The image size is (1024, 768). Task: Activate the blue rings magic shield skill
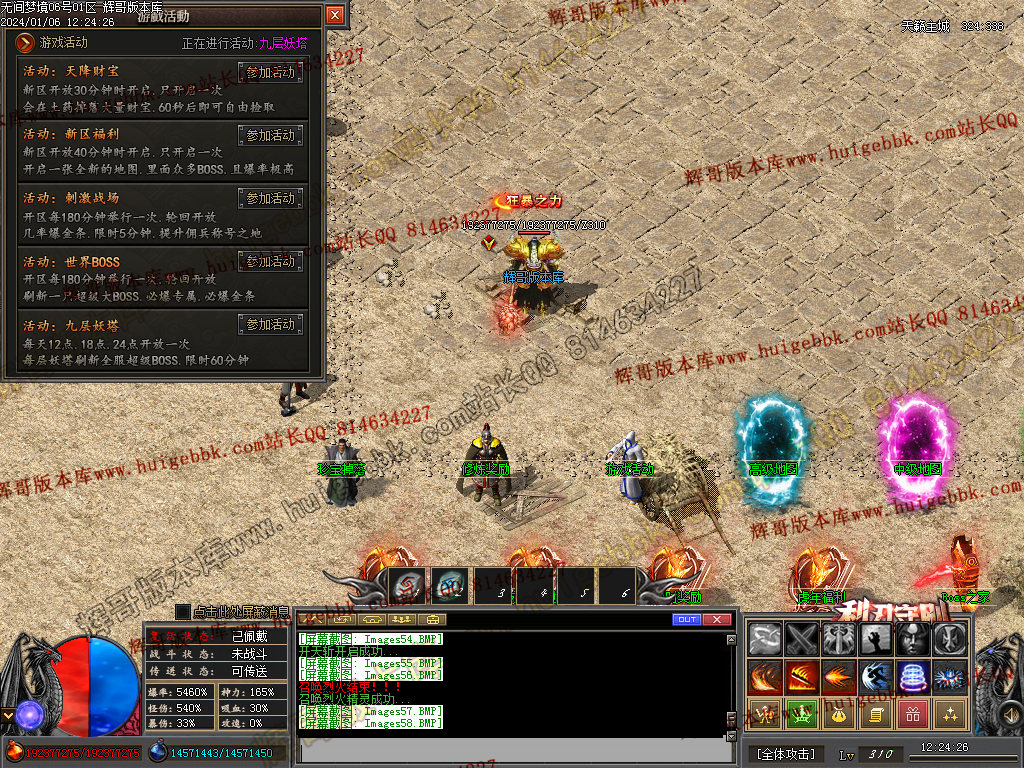912,677
